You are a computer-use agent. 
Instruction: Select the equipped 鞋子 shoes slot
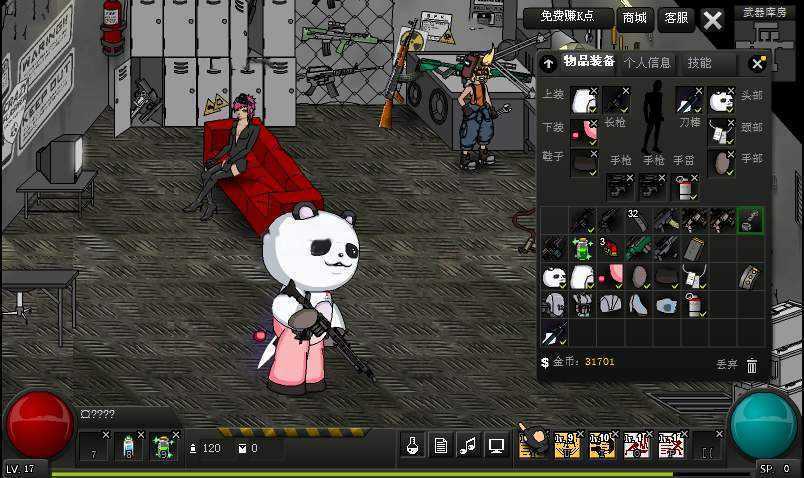(x=583, y=162)
